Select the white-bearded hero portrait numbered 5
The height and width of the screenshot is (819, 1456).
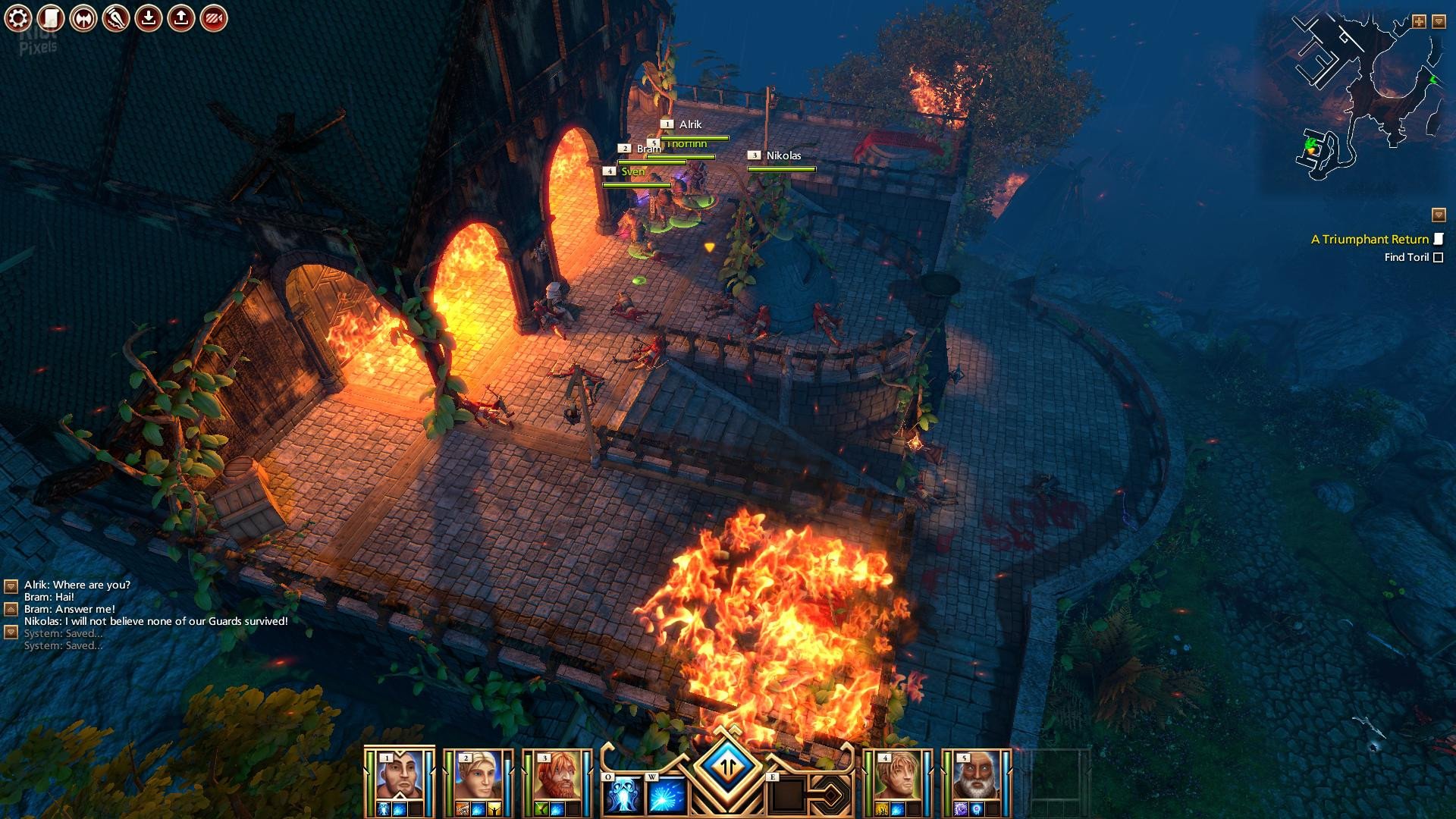(976, 777)
